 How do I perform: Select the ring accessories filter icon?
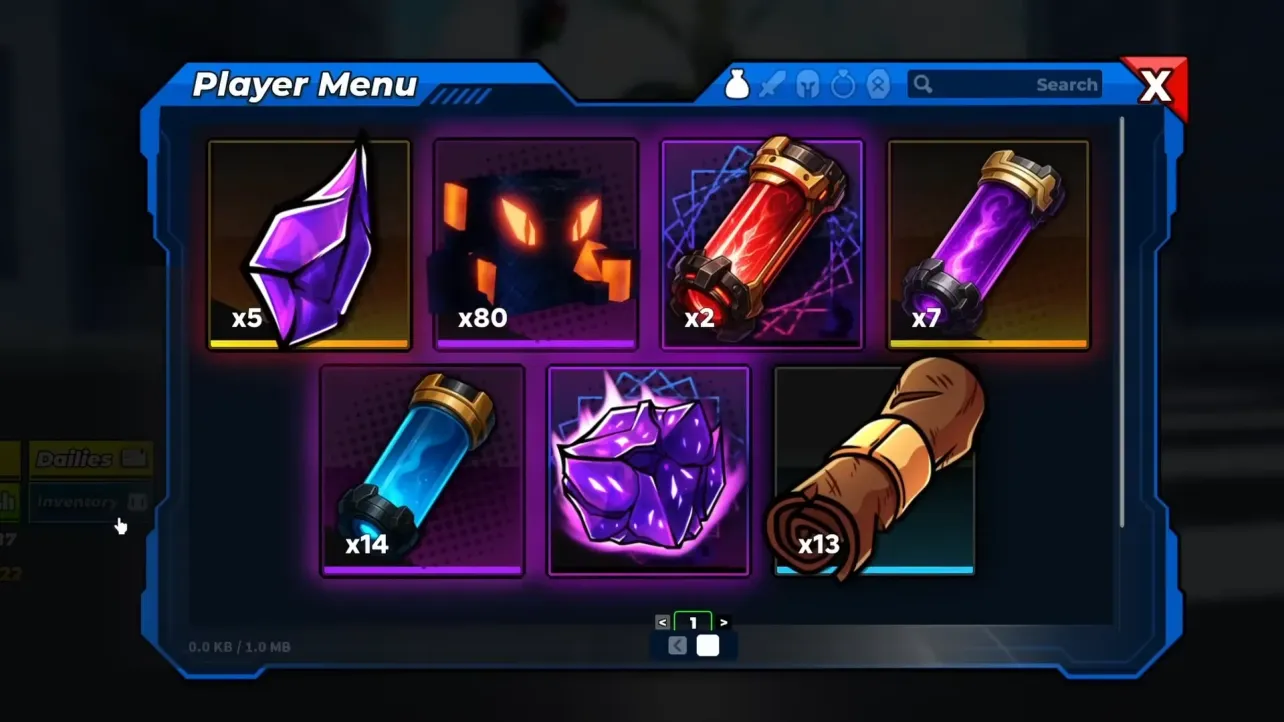point(843,84)
